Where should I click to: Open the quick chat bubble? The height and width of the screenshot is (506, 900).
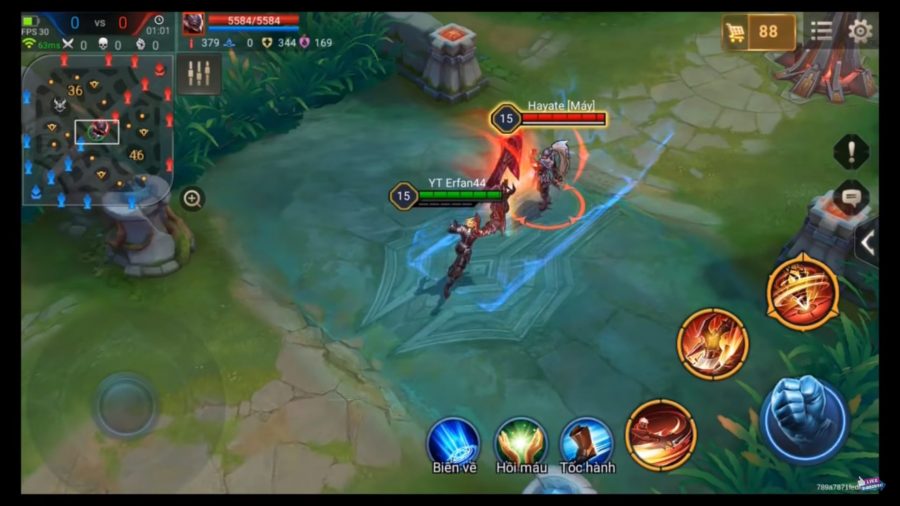point(851,197)
